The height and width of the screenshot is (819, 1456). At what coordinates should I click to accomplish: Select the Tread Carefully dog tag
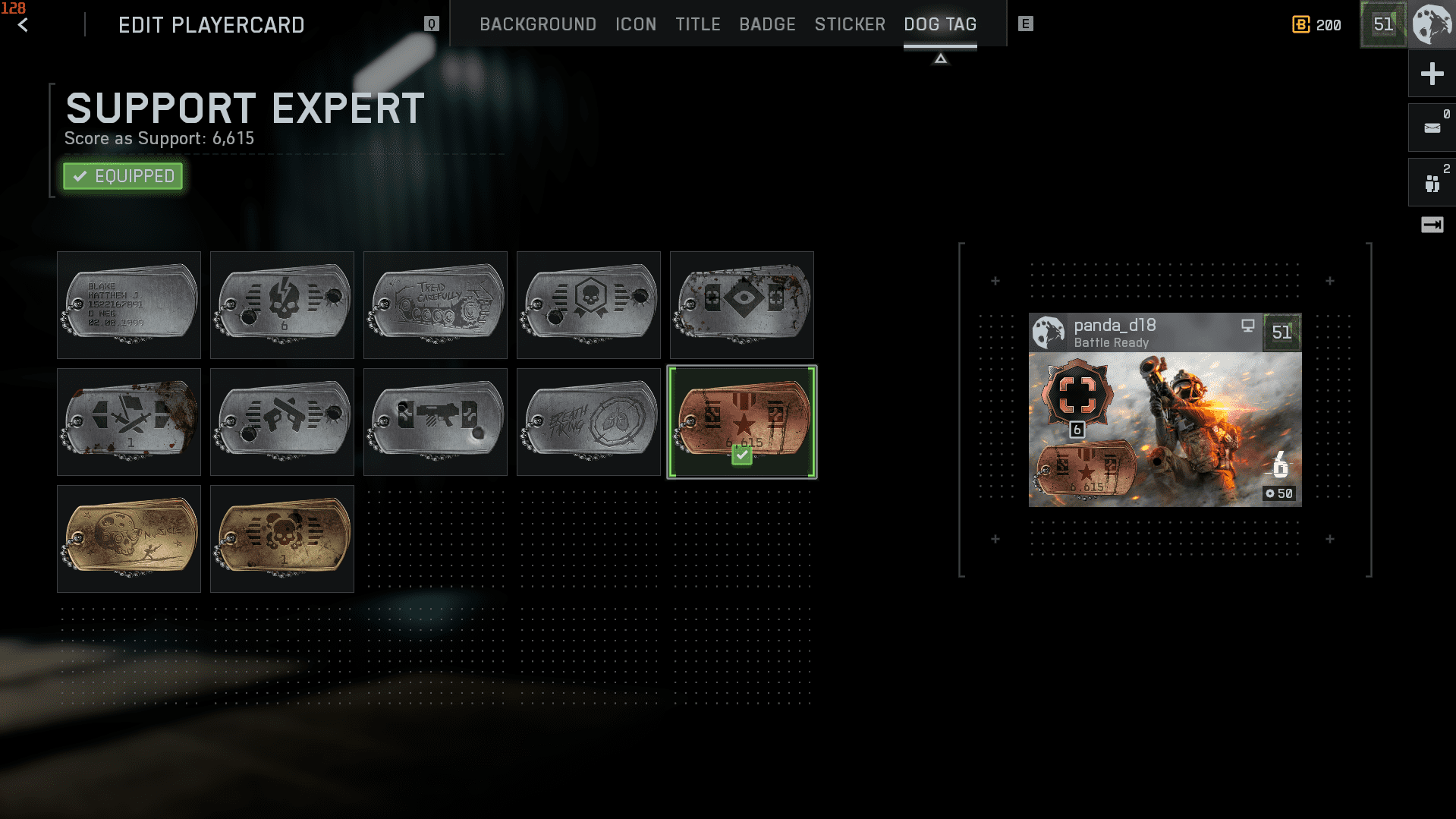tap(436, 305)
